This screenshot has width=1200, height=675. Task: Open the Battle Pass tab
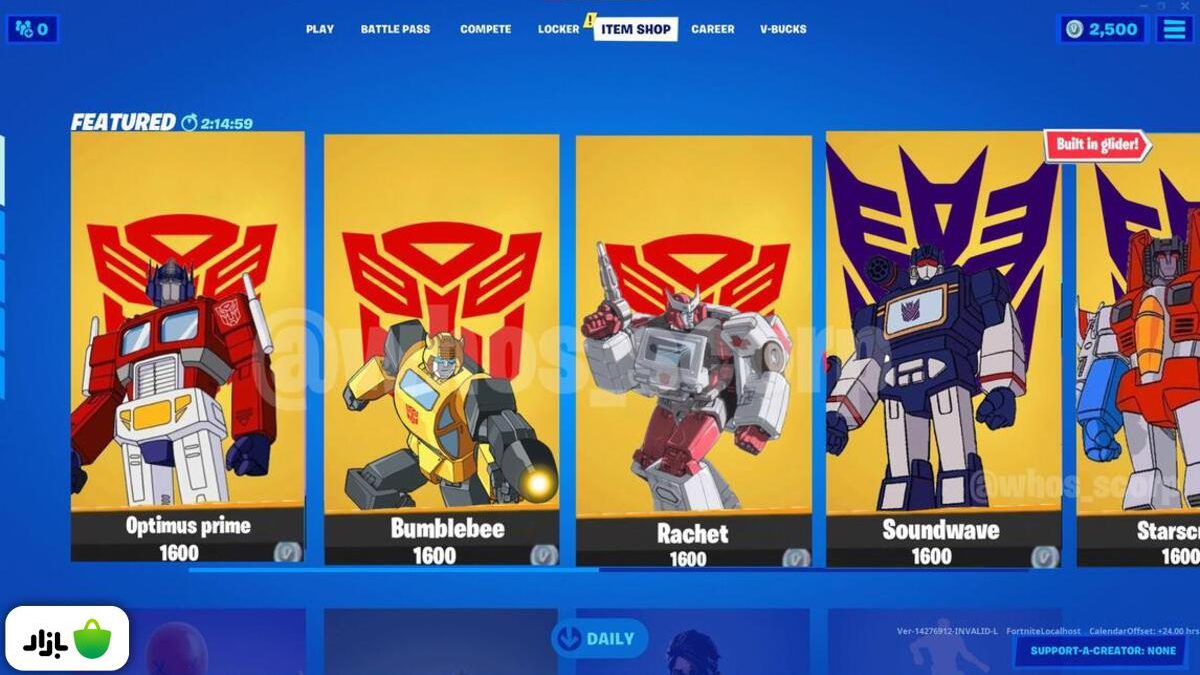(x=395, y=29)
